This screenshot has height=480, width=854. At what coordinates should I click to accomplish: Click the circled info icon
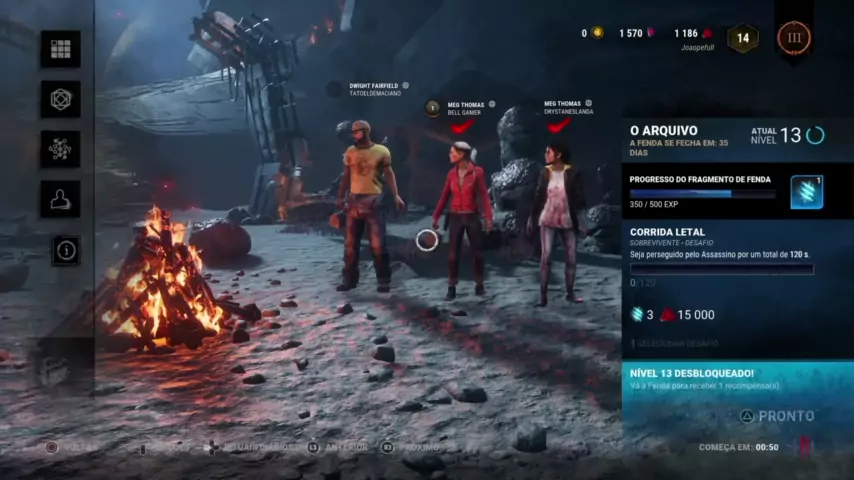(x=66, y=250)
